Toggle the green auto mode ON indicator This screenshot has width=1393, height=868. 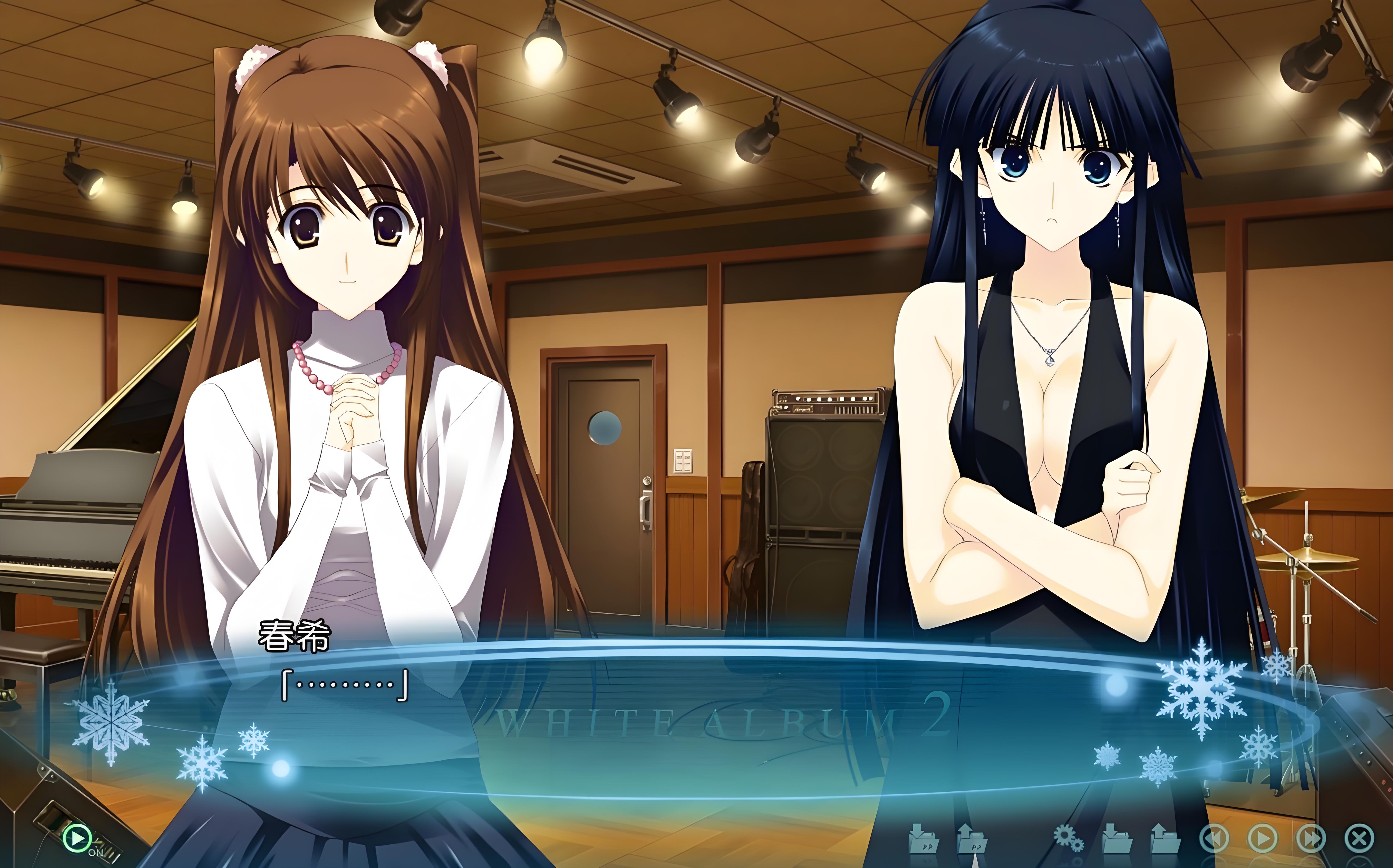click(x=77, y=839)
